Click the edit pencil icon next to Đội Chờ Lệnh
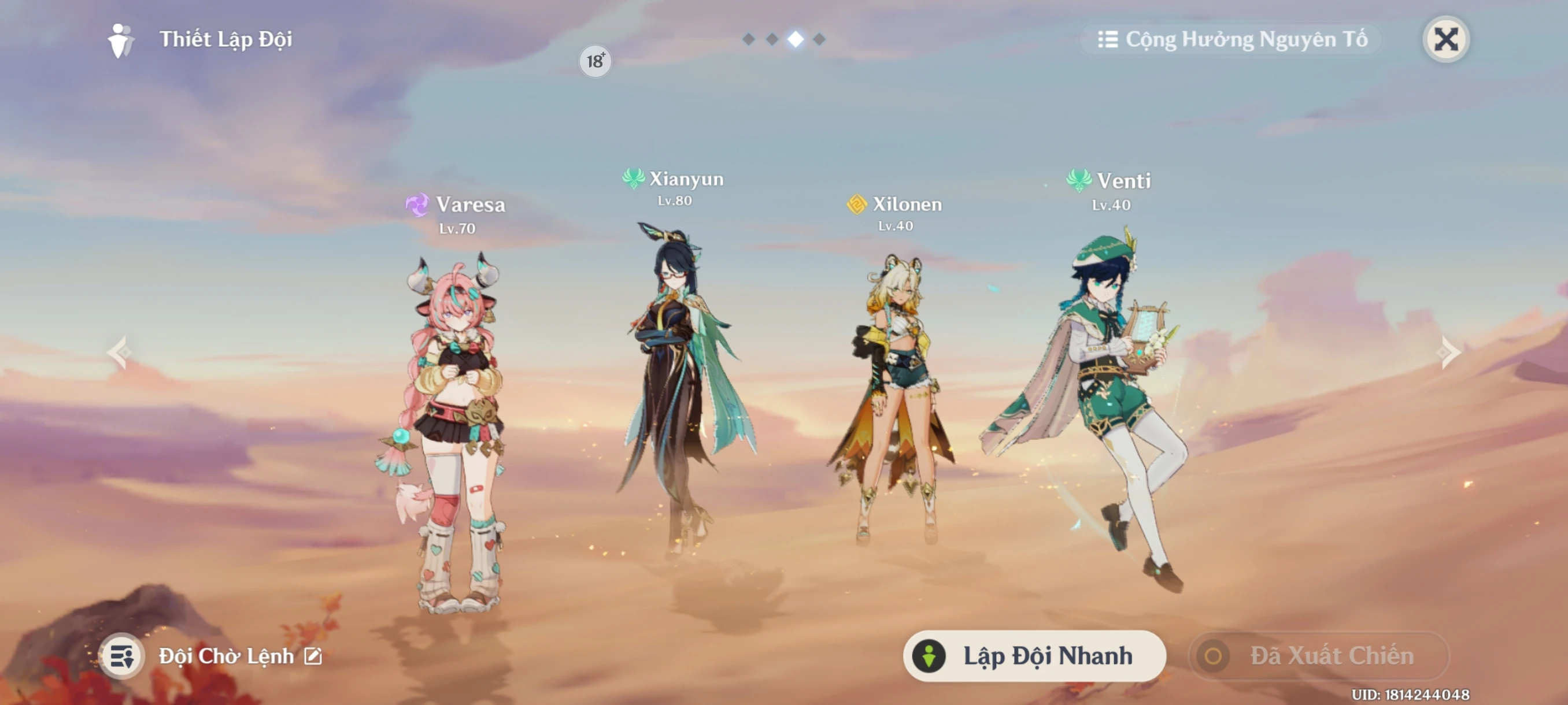This screenshot has width=1568, height=705. (313, 656)
